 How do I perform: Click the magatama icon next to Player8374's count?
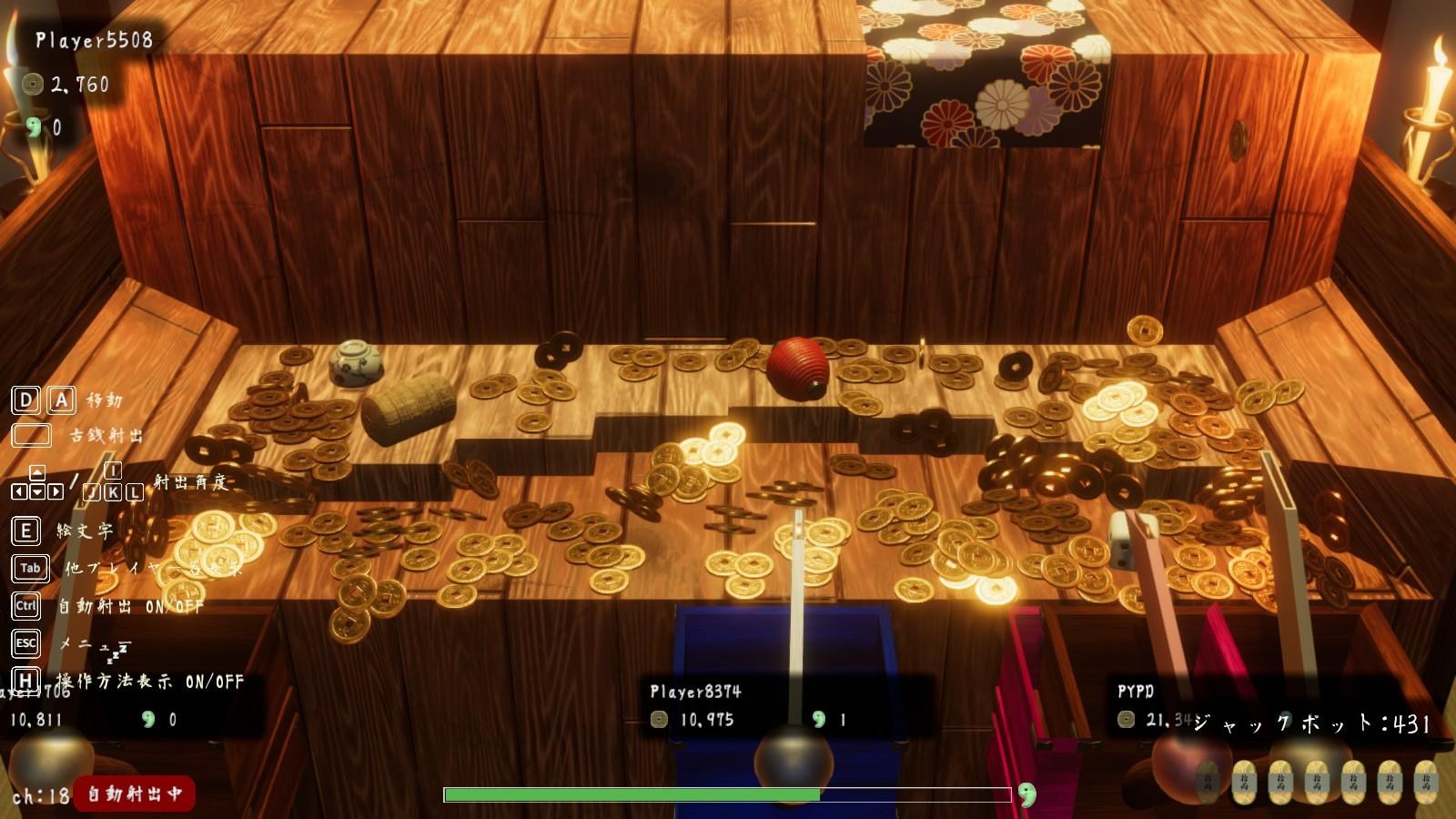click(x=817, y=718)
